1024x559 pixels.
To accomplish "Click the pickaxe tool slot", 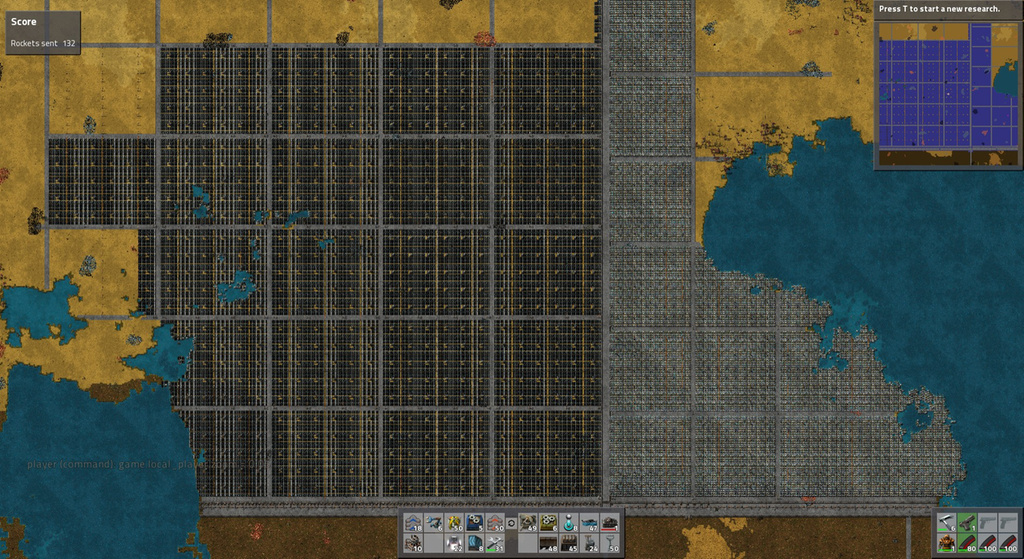I will pyautogui.click(x=946, y=522).
